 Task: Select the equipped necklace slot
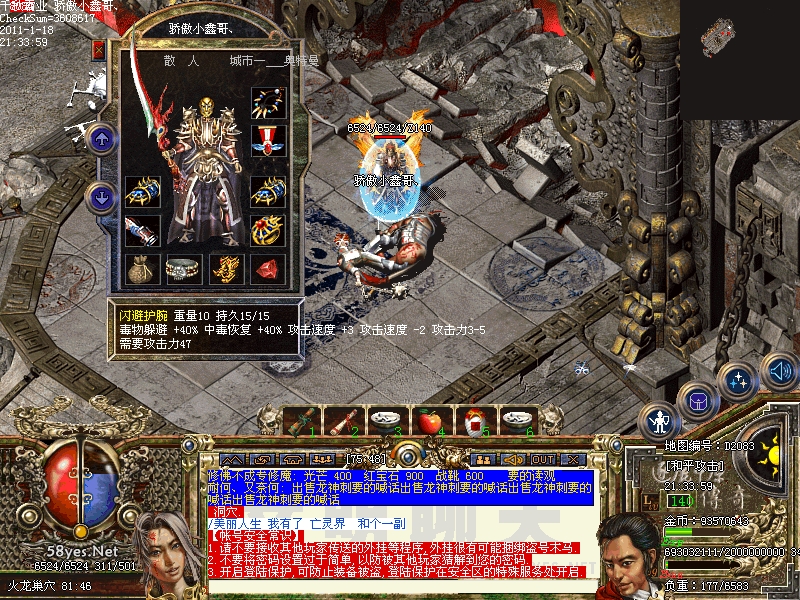pos(267,103)
